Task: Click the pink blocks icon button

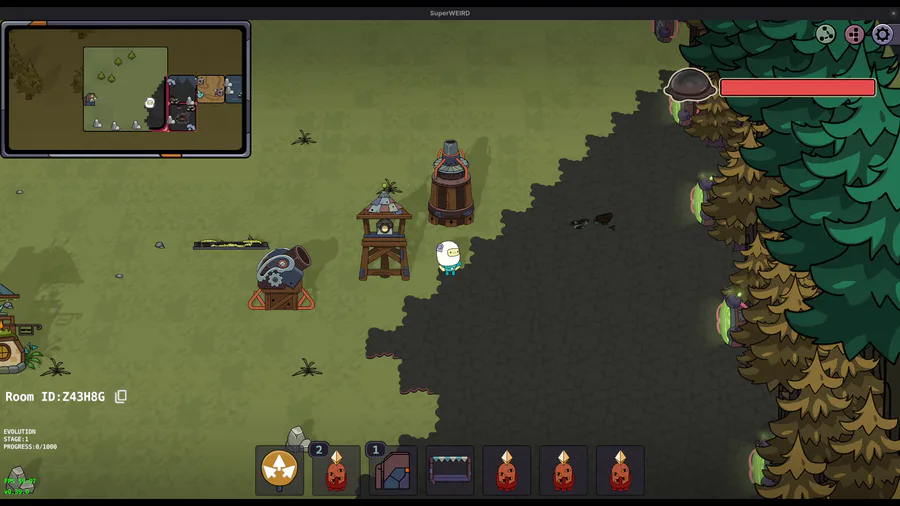Action: (x=854, y=35)
